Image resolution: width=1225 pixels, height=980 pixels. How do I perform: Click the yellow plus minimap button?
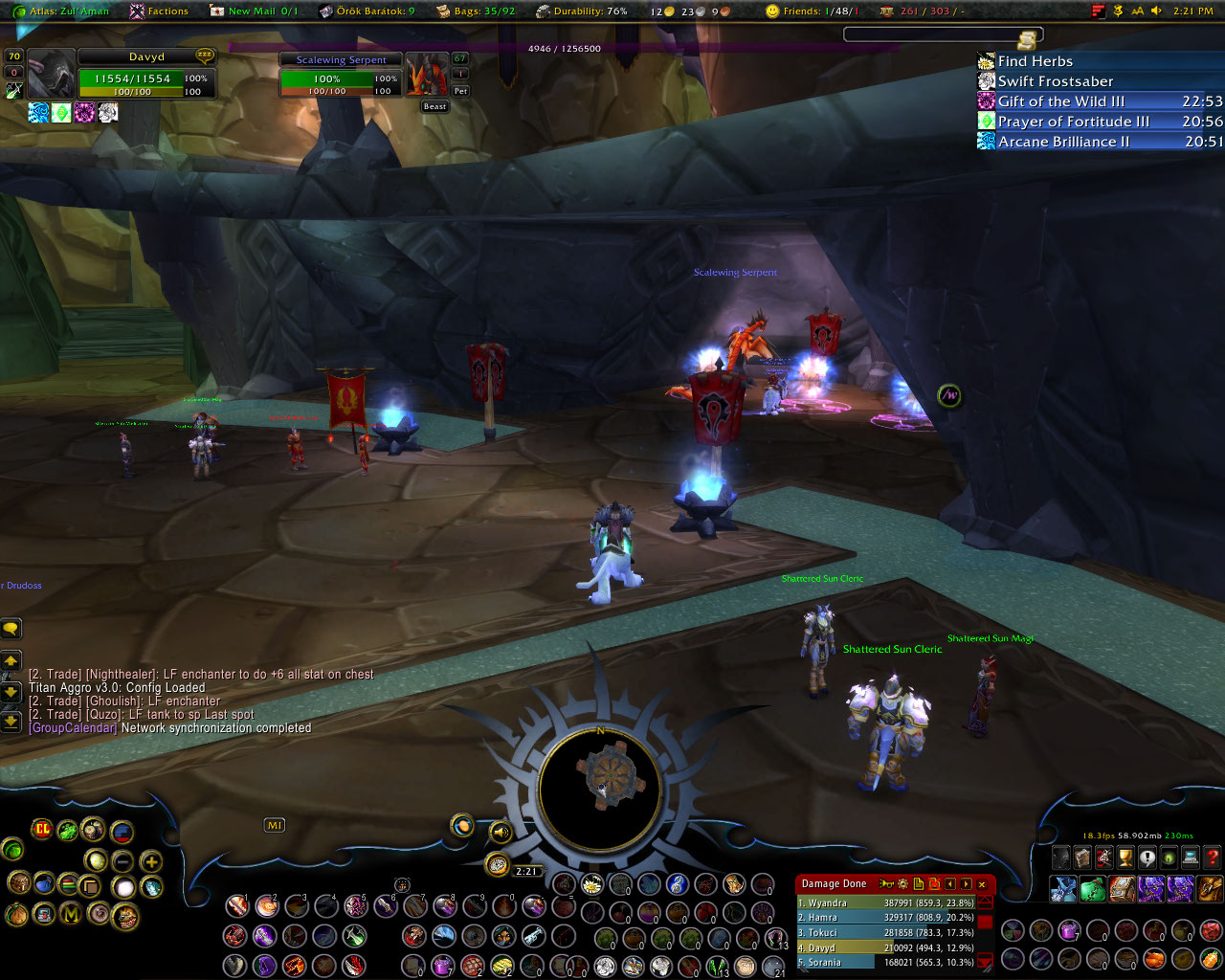[151, 861]
